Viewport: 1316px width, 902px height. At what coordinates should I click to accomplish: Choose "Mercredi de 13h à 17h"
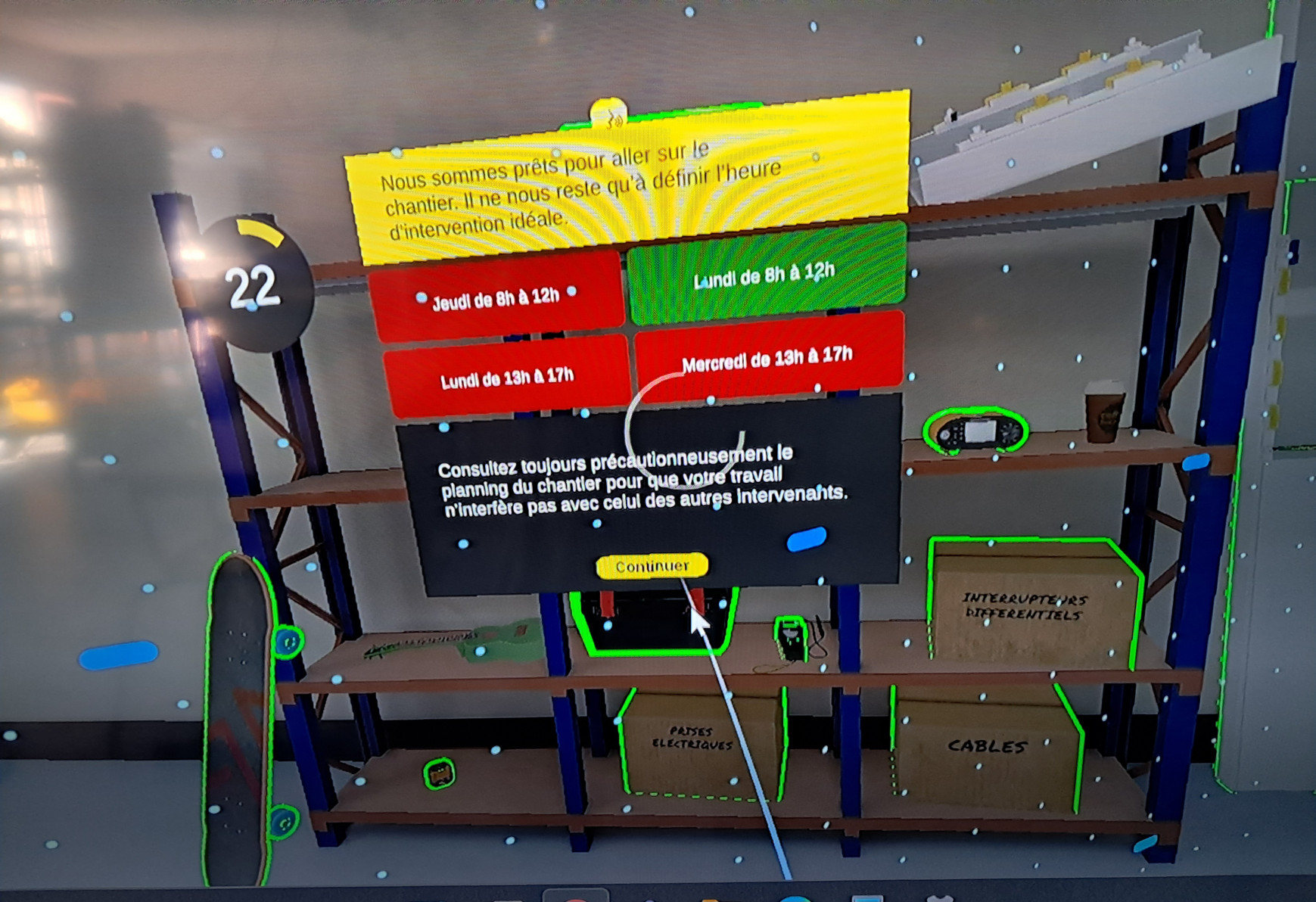click(x=767, y=357)
